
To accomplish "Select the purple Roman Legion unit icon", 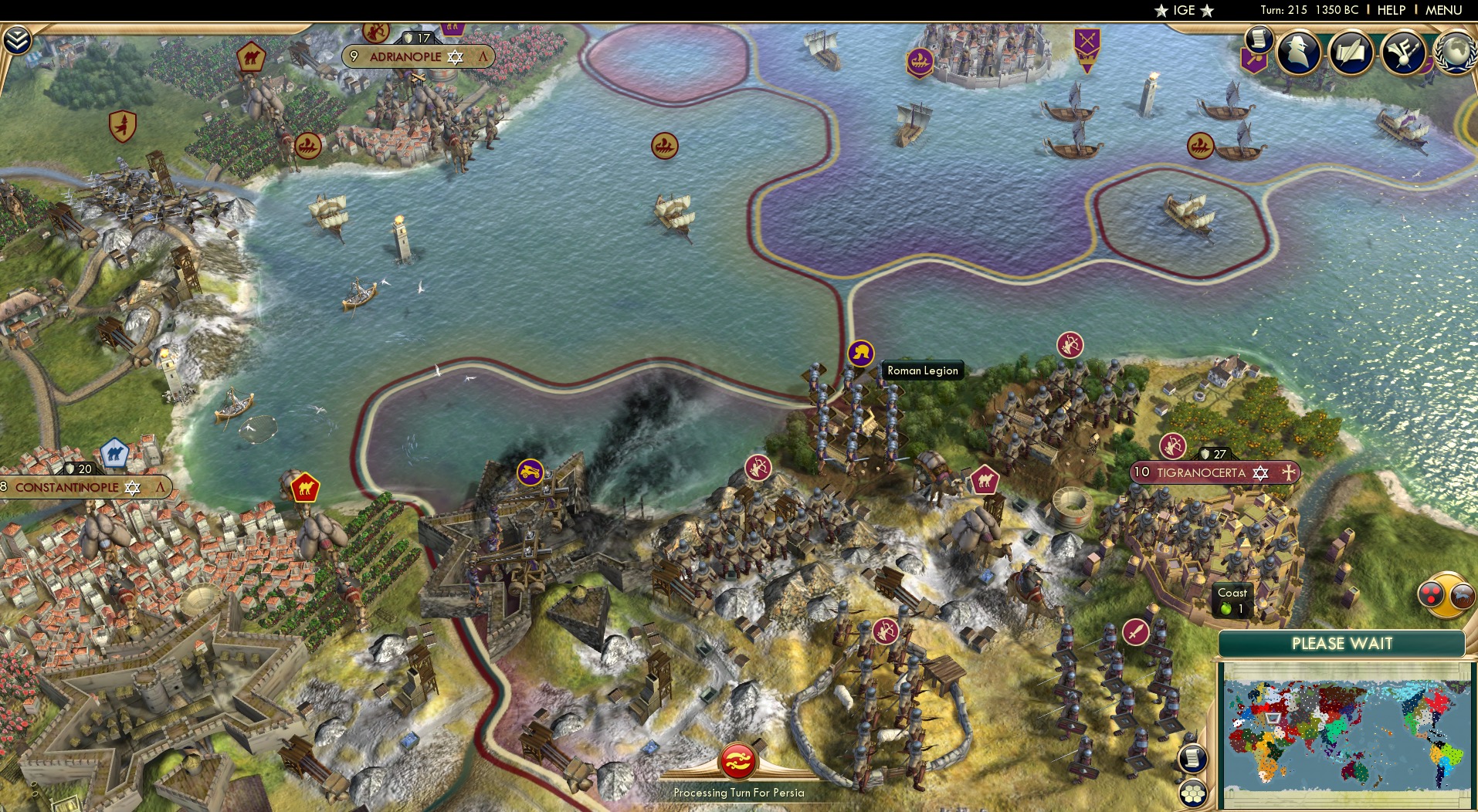I will [x=861, y=354].
